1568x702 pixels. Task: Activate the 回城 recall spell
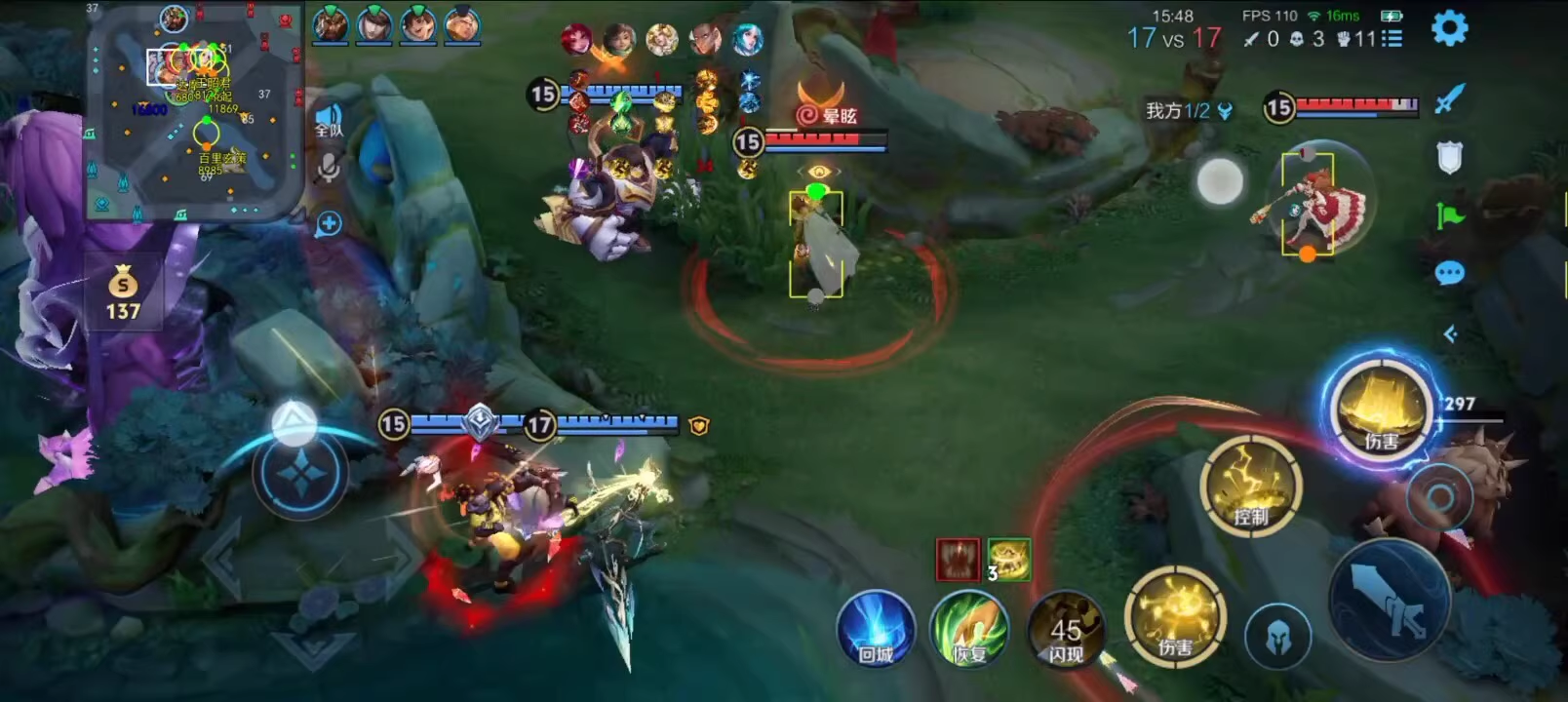[x=876, y=630]
